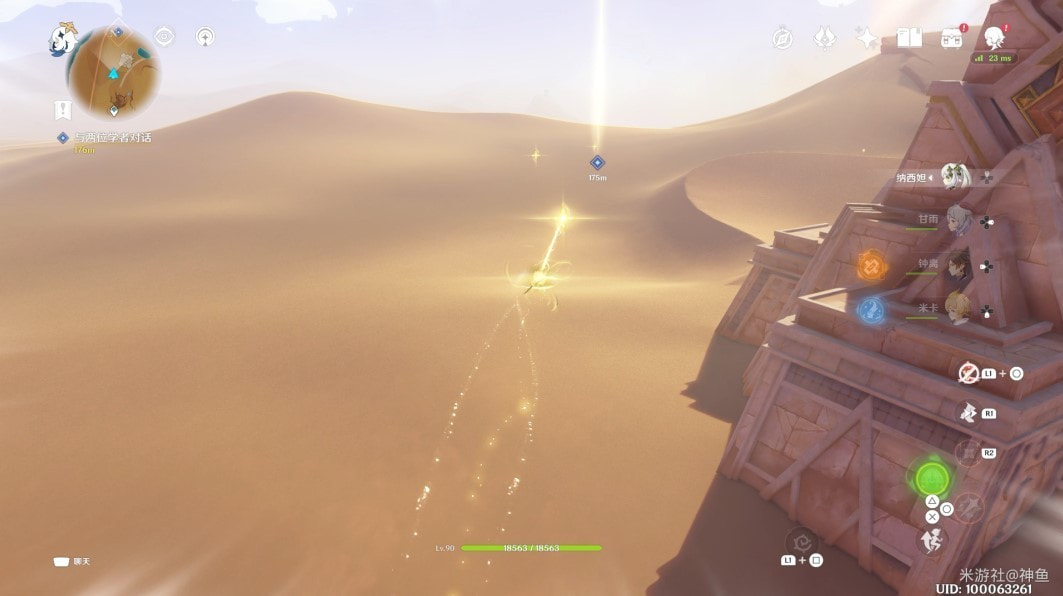Viewport: 1063px width, 596px height.
Task: Open the Wish four-pointed star icon
Action: pyautogui.click(x=866, y=38)
